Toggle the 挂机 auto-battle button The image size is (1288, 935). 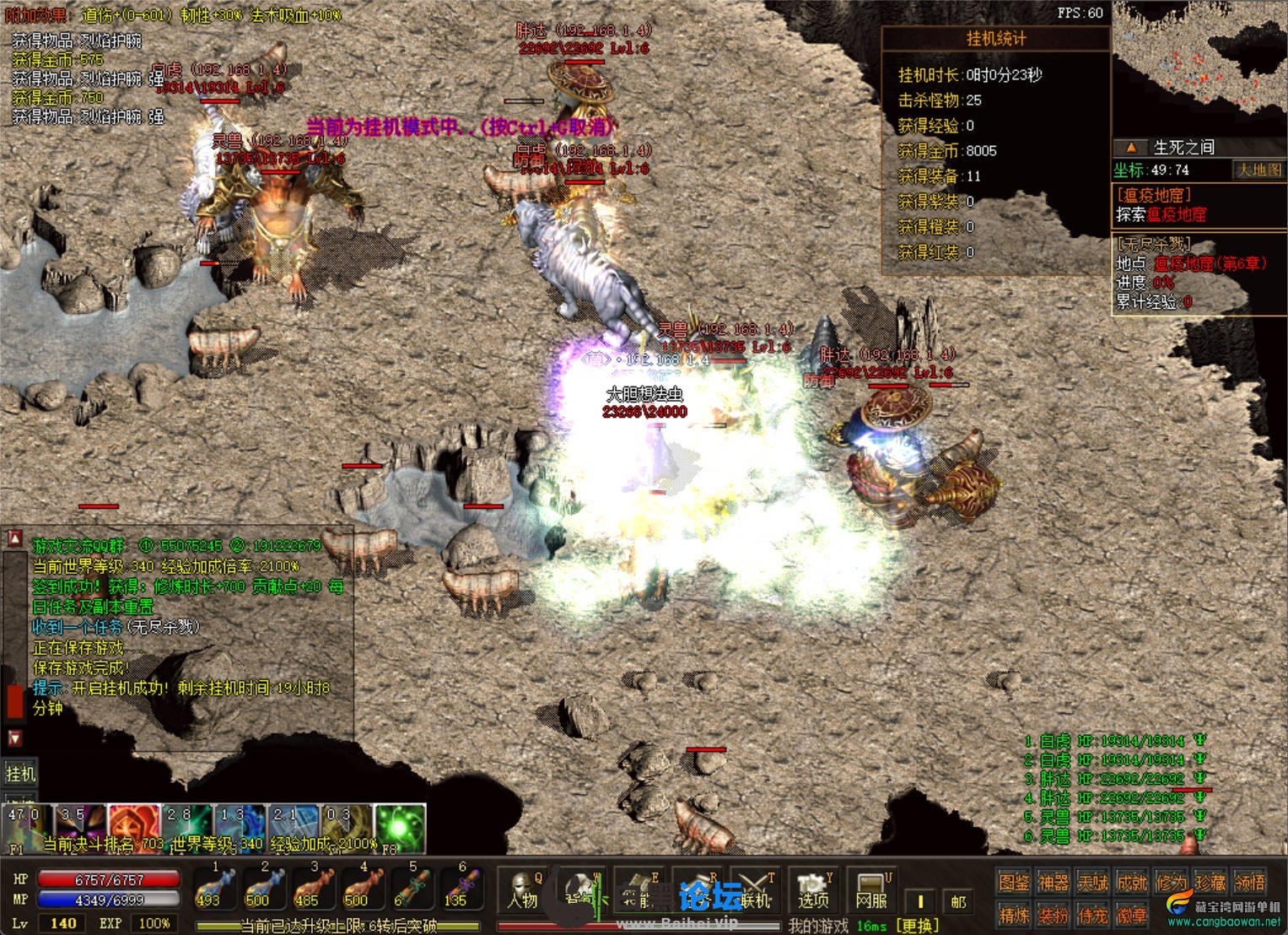[x=20, y=774]
